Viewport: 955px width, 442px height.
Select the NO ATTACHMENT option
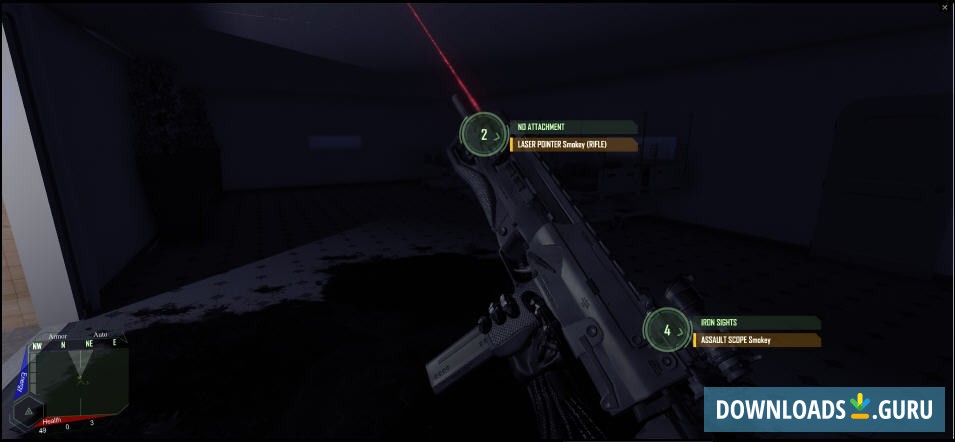click(x=573, y=127)
